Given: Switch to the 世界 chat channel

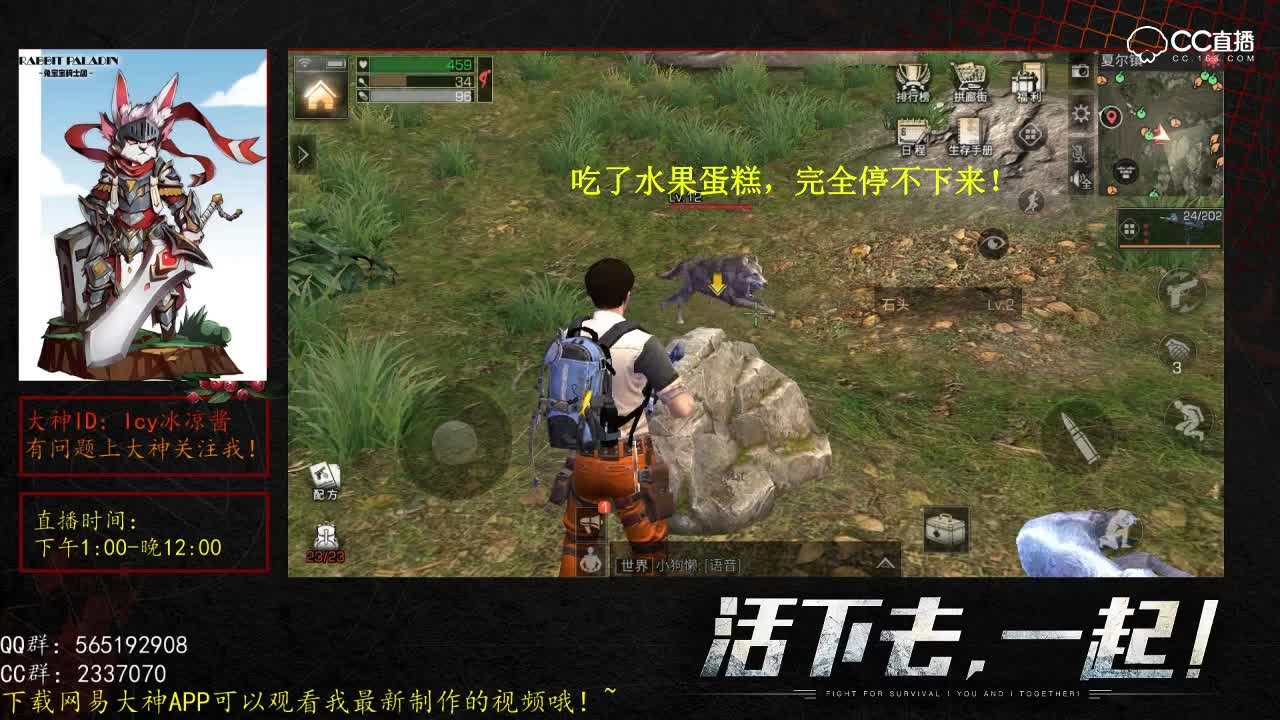Looking at the screenshot, I should pyautogui.click(x=633, y=564).
